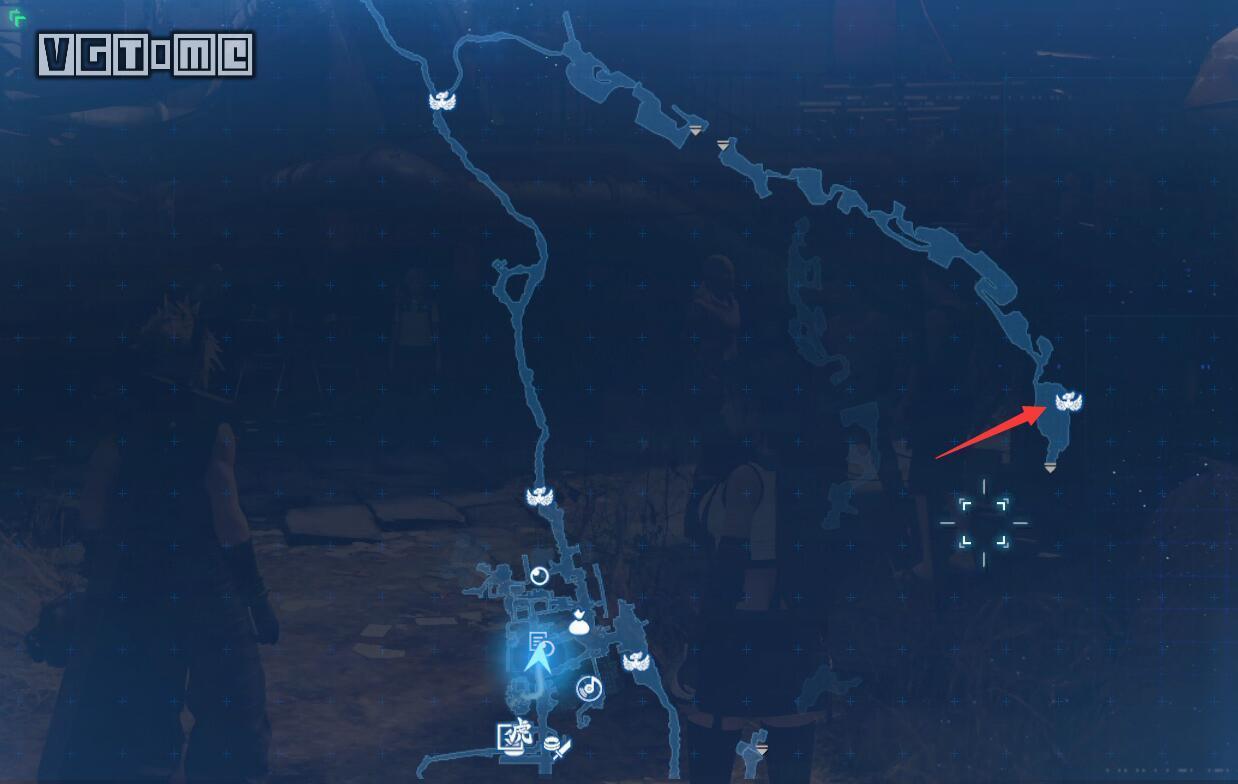Choose the music disc map marker
Image resolution: width=1238 pixels, height=784 pixels.
[x=588, y=688]
